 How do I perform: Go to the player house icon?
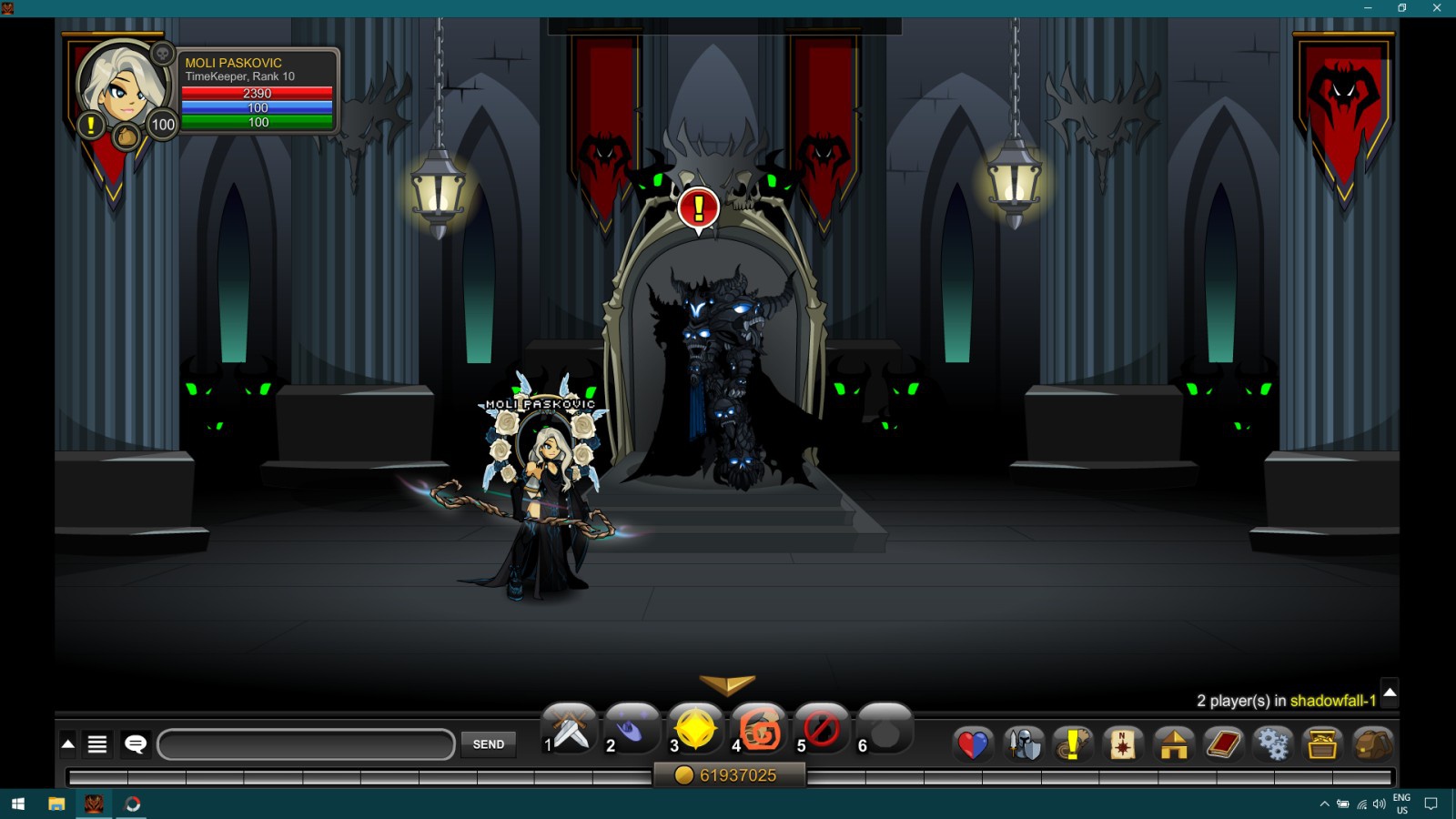[1173, 744]
